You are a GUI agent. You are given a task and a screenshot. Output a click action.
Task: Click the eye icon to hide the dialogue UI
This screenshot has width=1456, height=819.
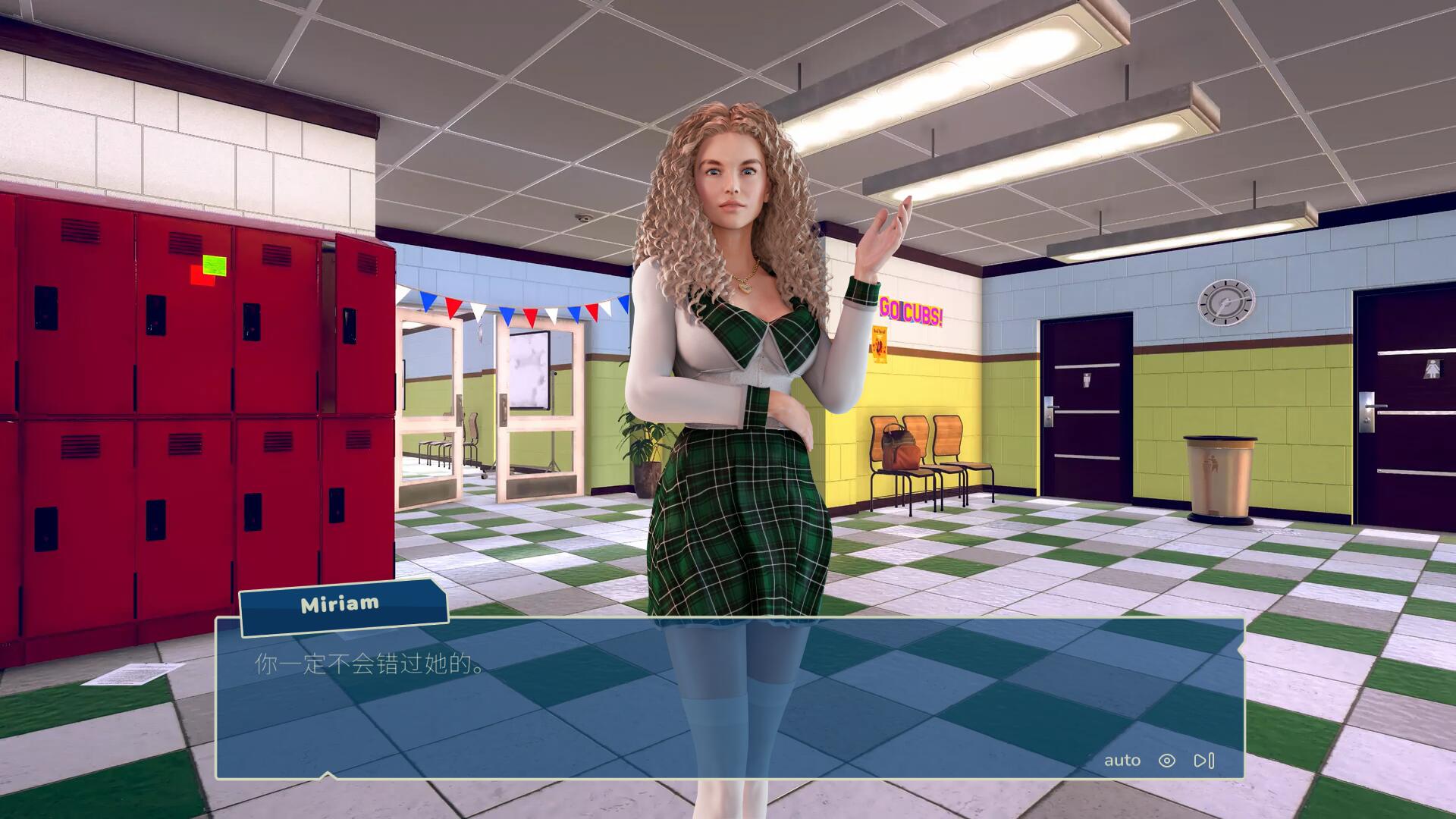click(1166, 760)
